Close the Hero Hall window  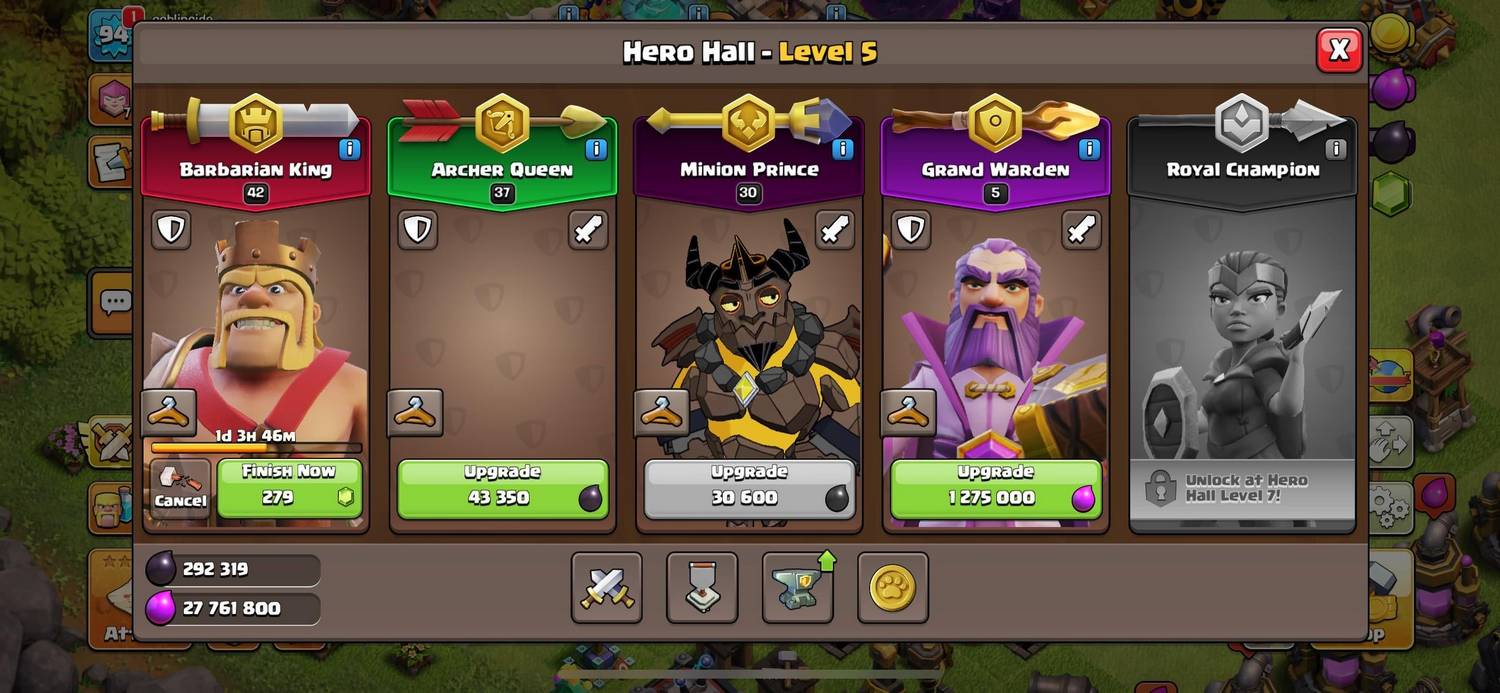tap(1339, 49)
